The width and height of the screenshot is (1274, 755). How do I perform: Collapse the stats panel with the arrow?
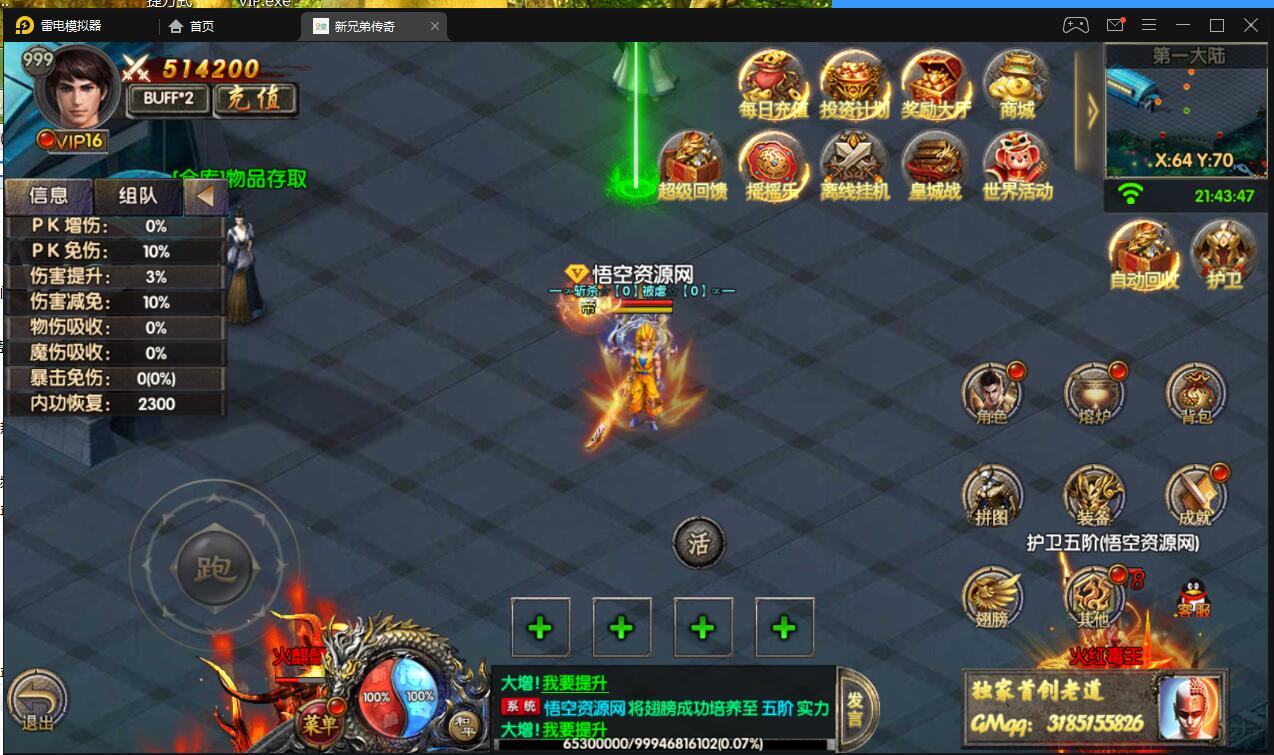coord(205,196)
